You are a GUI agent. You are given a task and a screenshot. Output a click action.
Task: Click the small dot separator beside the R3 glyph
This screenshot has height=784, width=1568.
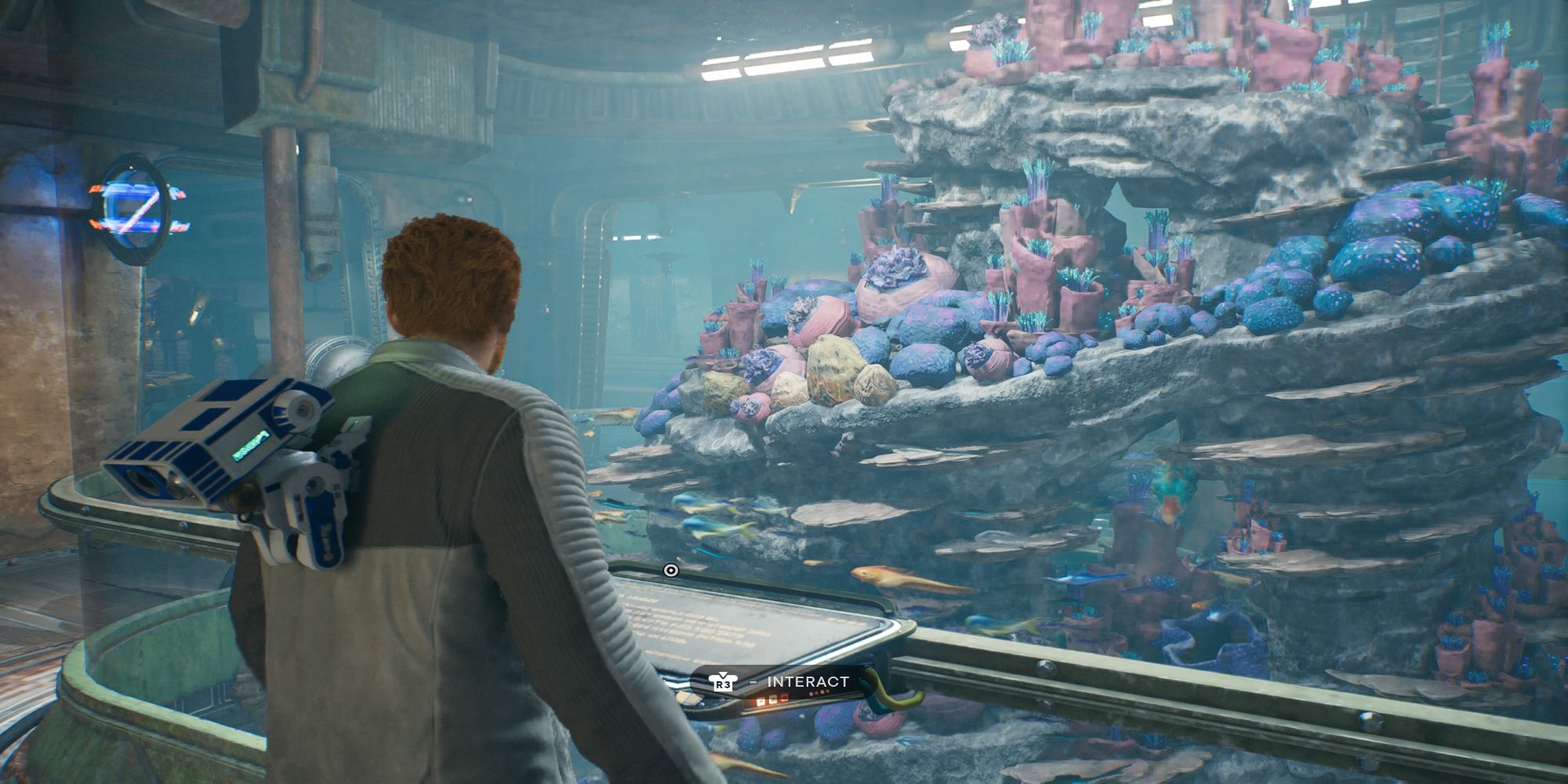click(753, 682)
